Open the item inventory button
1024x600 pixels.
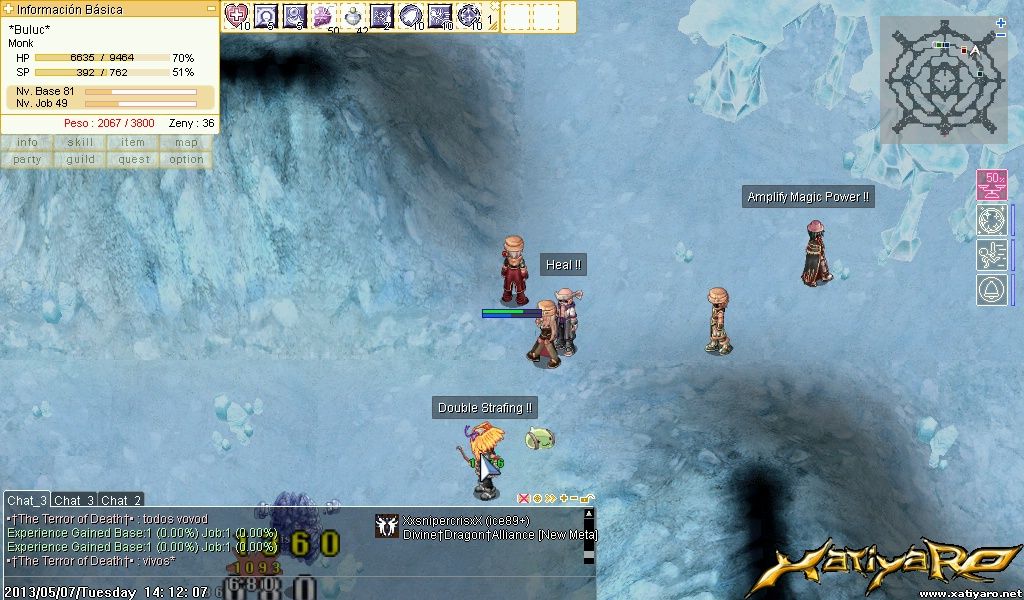[133, 142]
